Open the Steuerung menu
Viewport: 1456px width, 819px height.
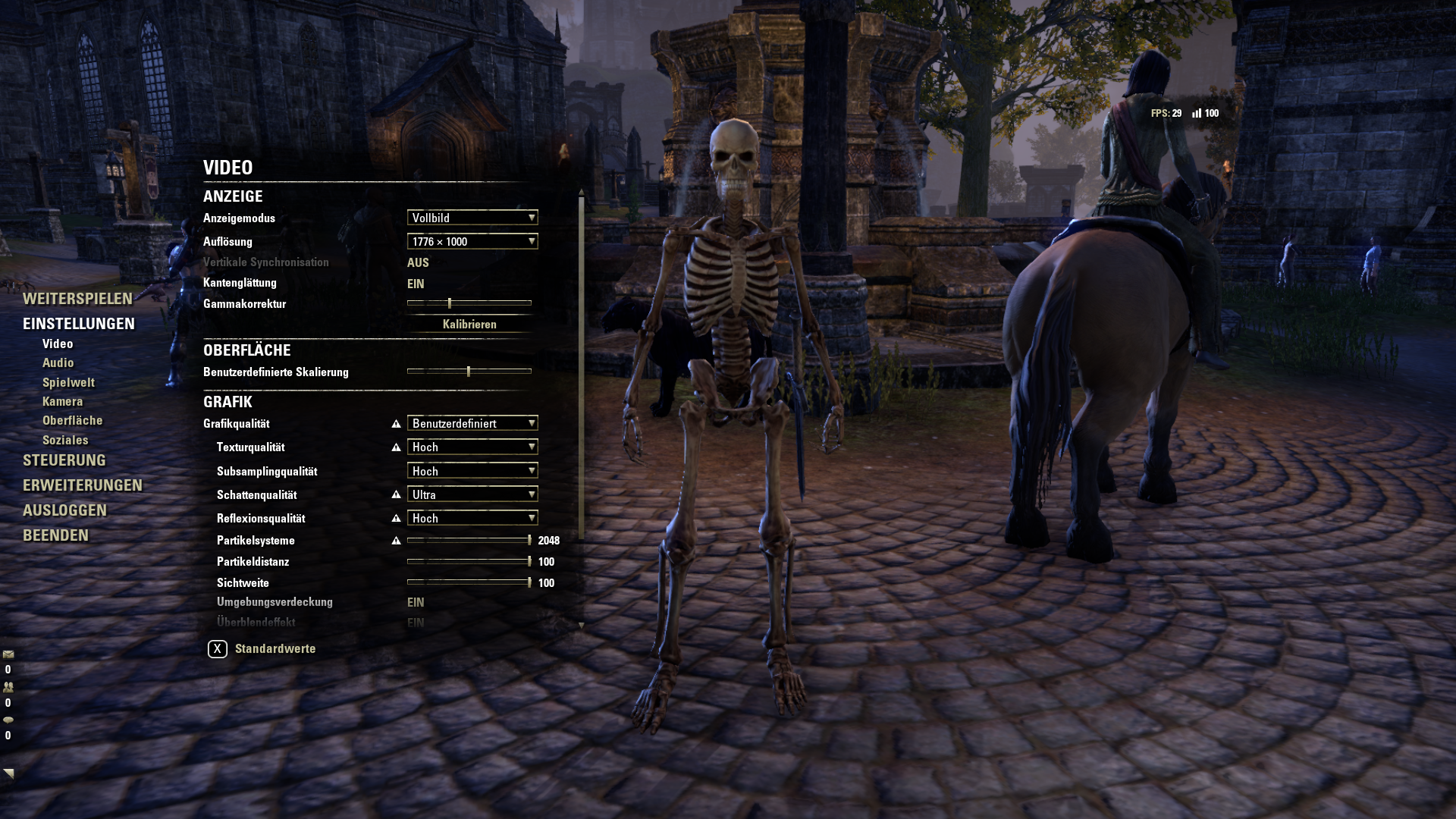64,460
